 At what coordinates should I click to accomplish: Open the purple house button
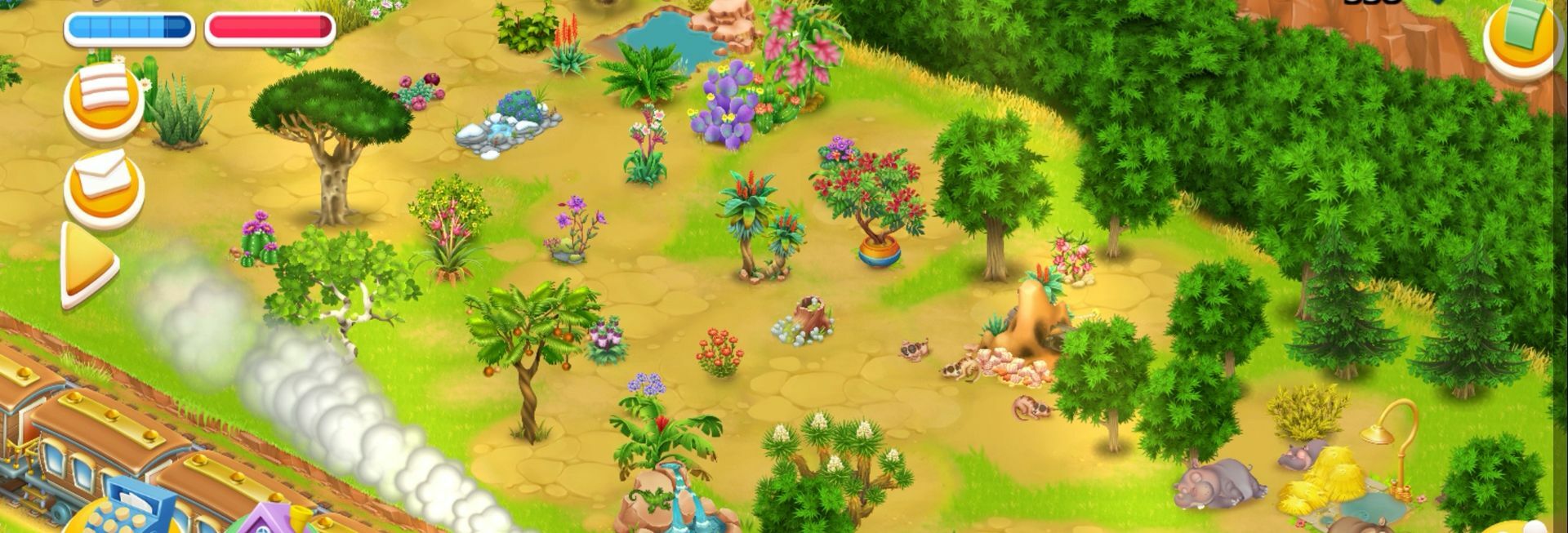270,521
